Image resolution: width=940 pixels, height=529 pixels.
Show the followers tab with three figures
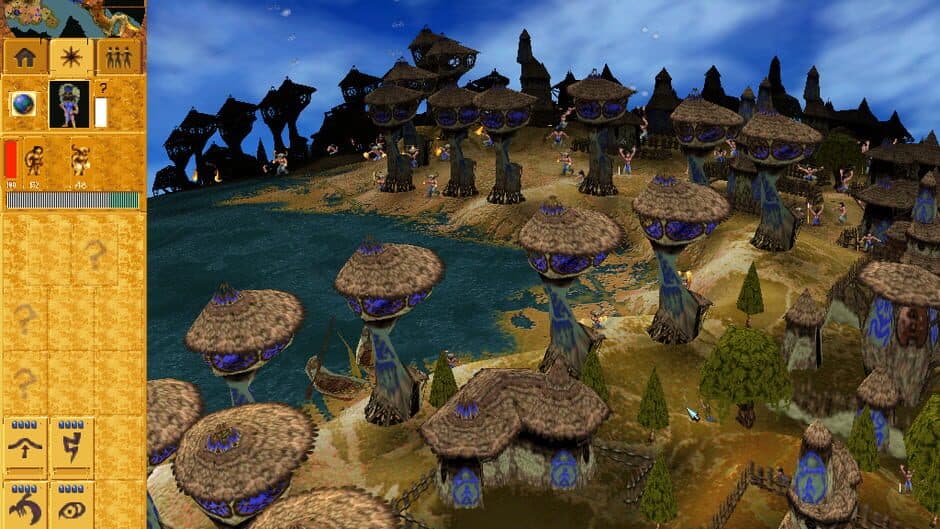(119, 57)
